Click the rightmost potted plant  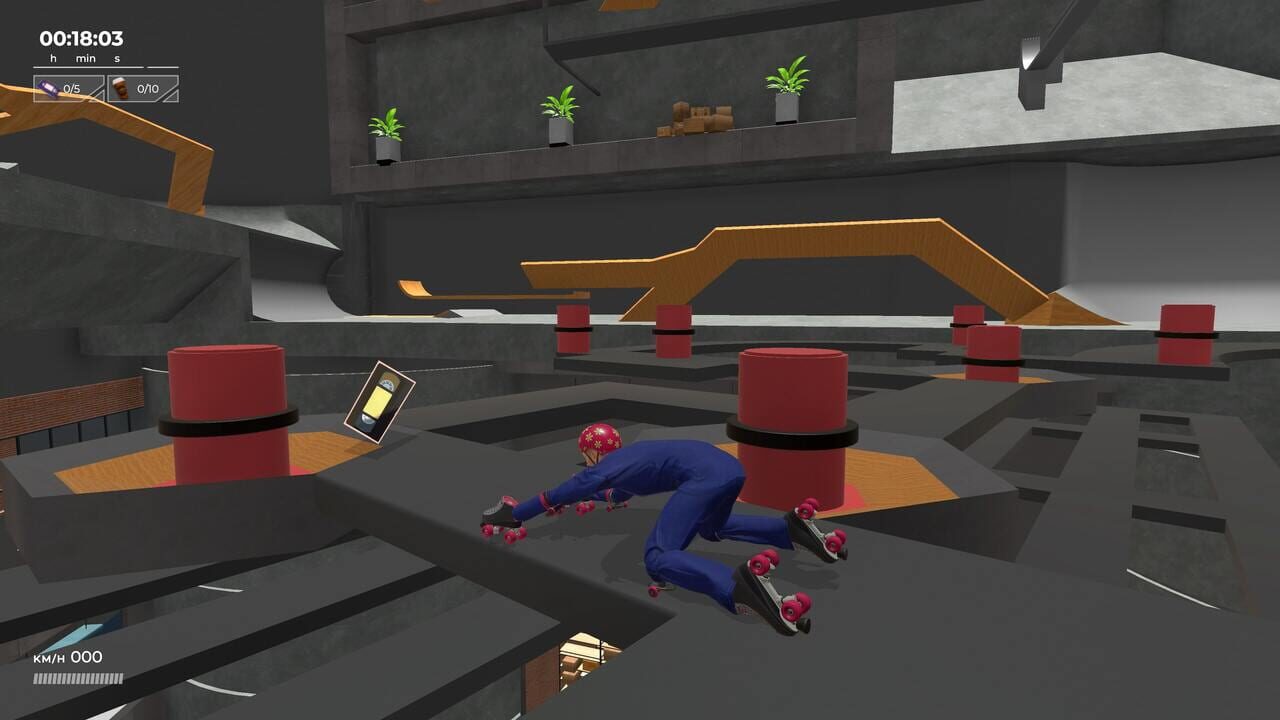tap(788, 87)
